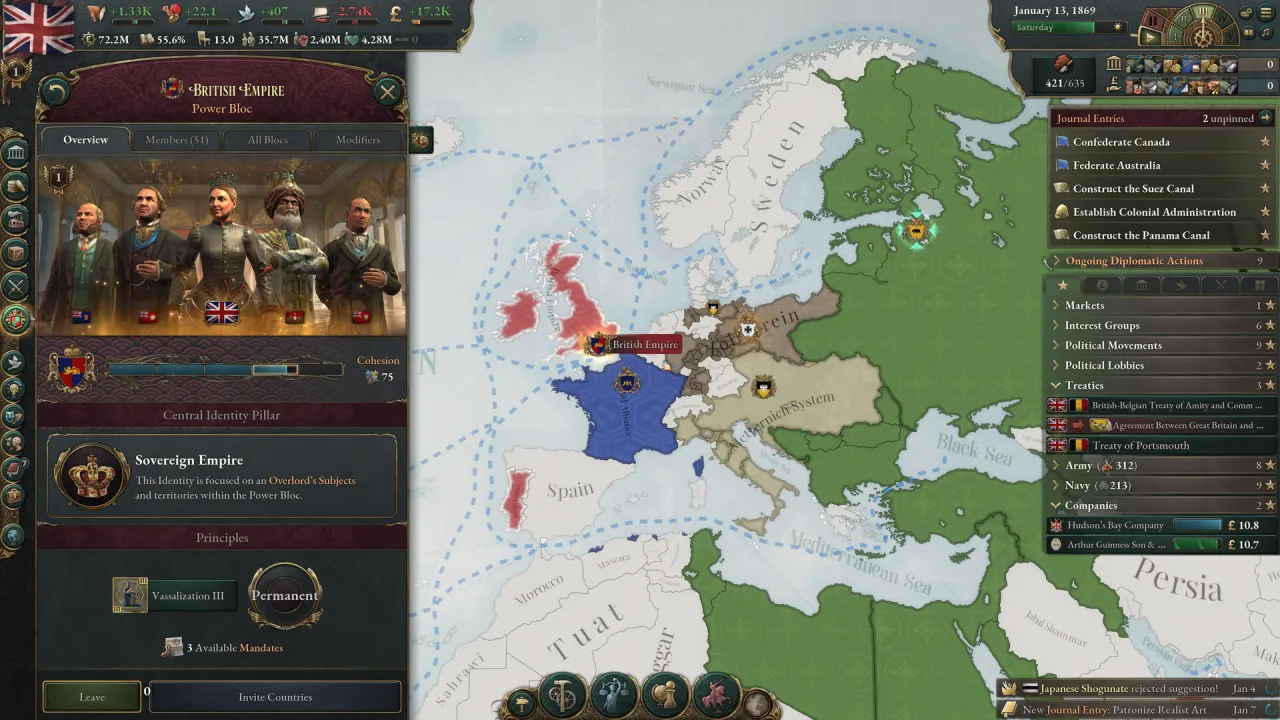Unpin the Federate Australia journal entry
1280x720 pixels.
click(1268, 164)
